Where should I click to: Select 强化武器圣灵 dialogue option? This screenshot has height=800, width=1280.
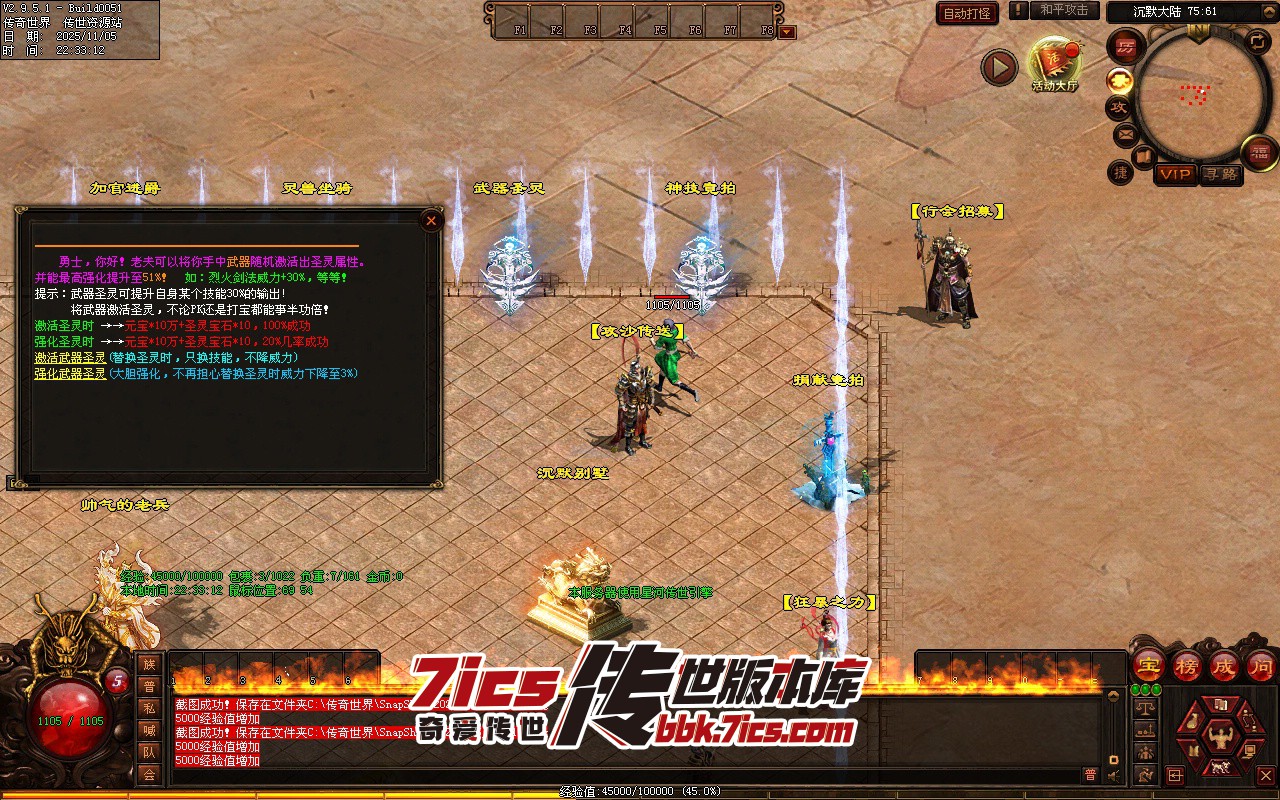(x=70, y=374)
